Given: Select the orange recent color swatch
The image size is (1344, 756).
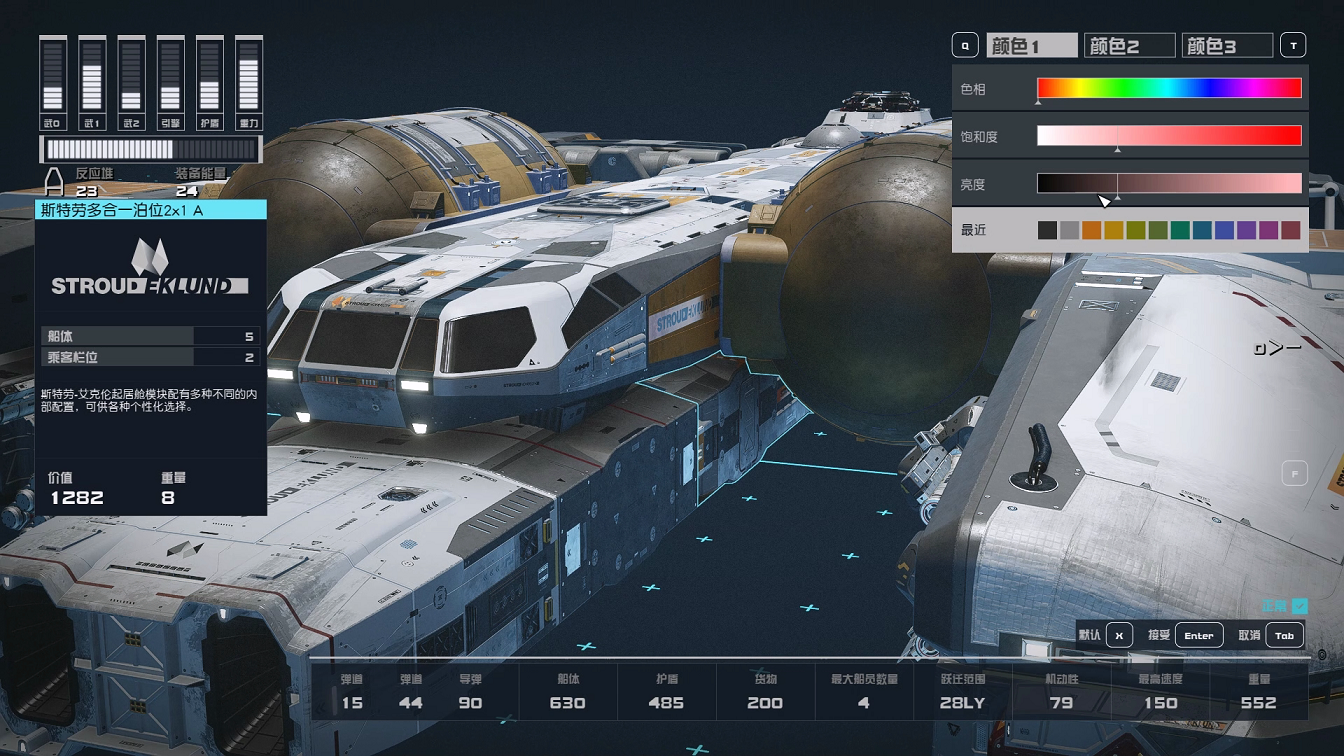Looking at the screenshot, I should tap(1091, 230).
